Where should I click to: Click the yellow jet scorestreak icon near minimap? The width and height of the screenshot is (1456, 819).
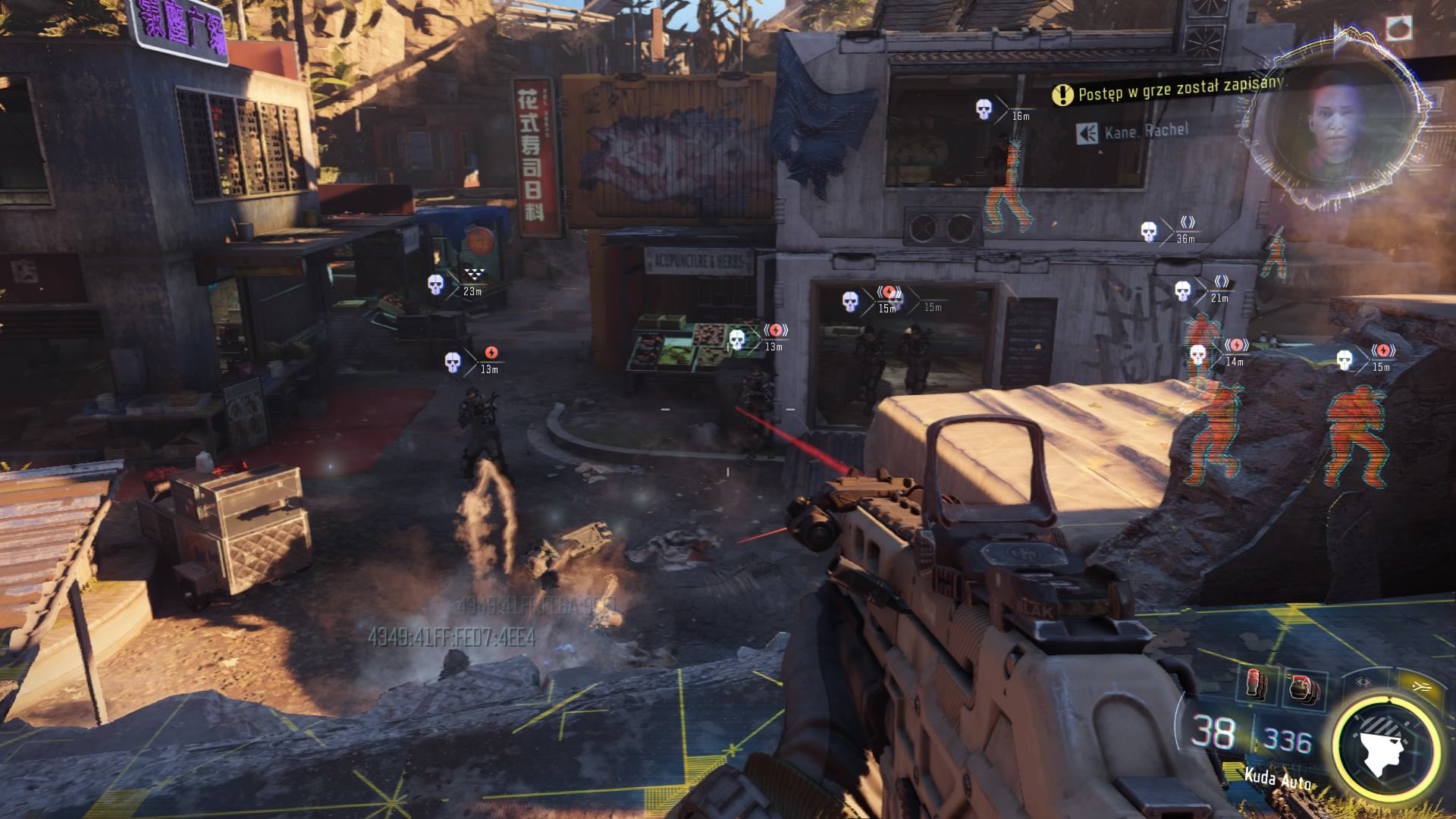coord(1423,686)
